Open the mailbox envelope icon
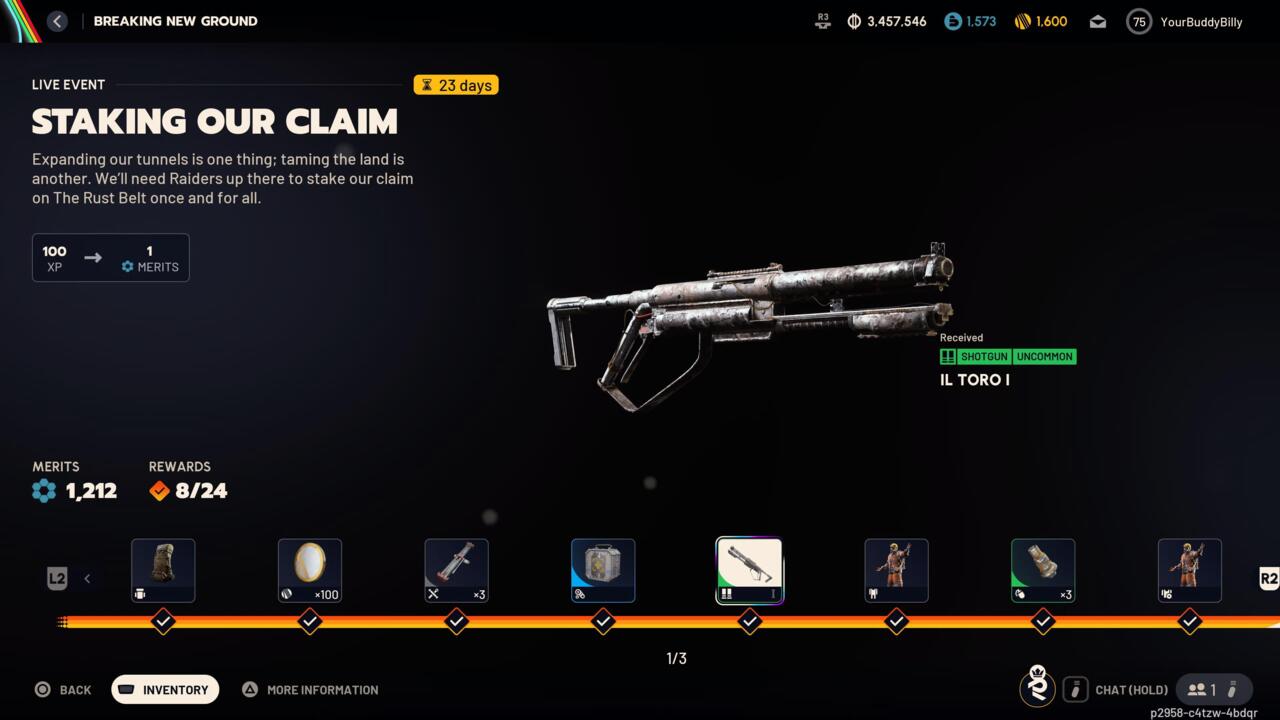This screenshot has height=720, width=1280. tap(1098, 22)
